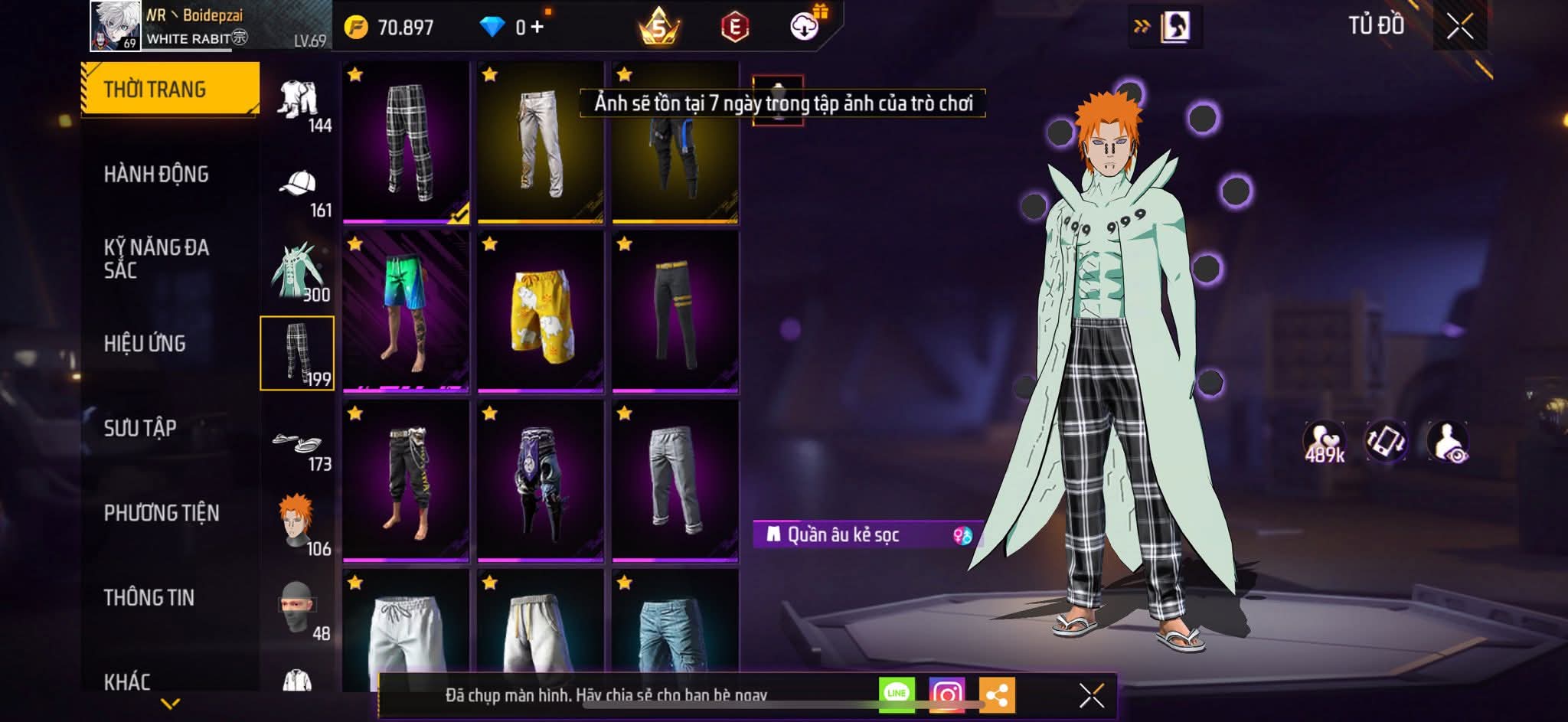Choose the green and blue gradient shorts
Image resolution: width=1568 pixels, height=722 pixels.
[x=406, y=312]
